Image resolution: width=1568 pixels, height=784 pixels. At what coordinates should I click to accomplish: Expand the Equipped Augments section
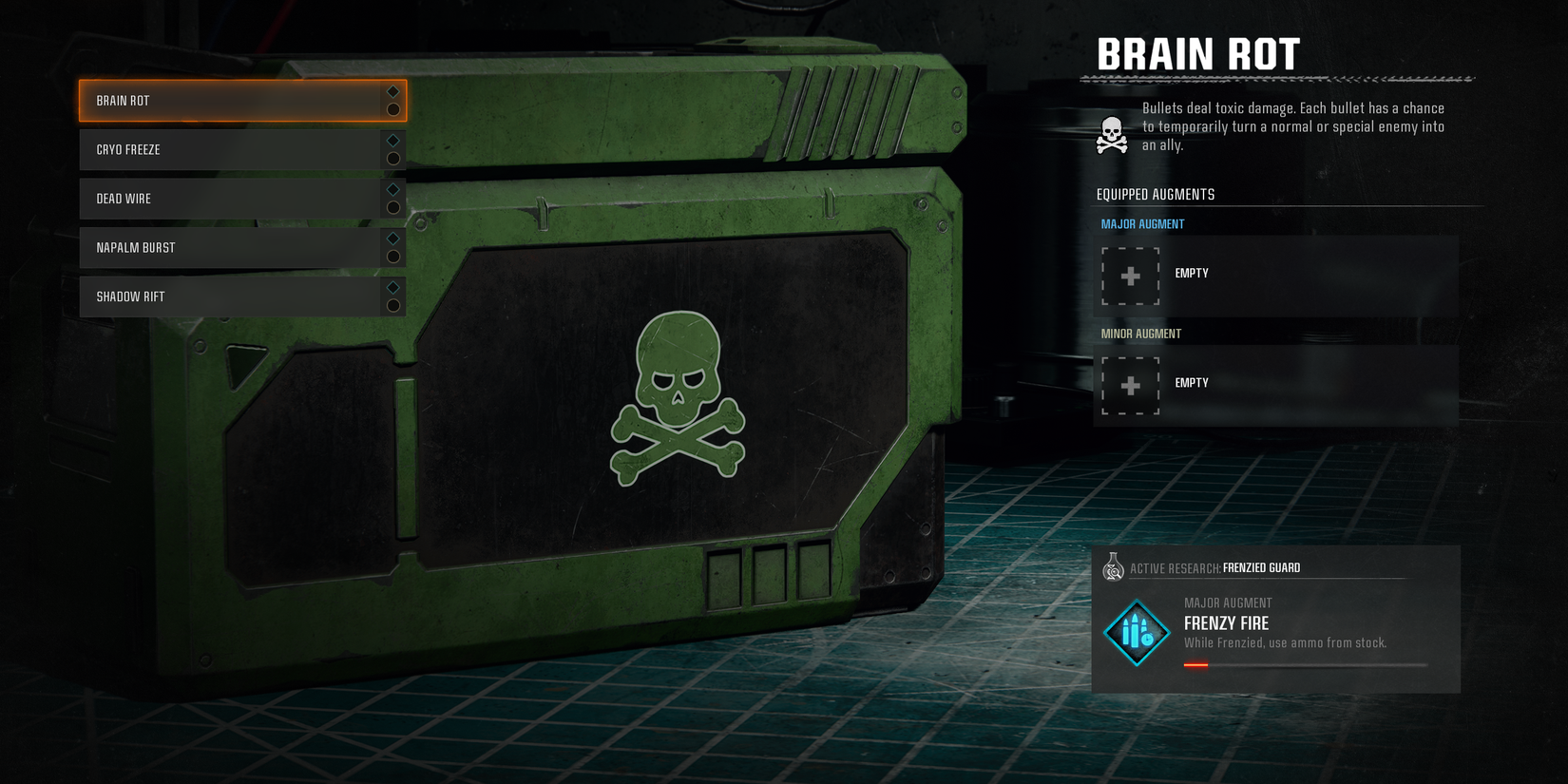coord(1155,194)
